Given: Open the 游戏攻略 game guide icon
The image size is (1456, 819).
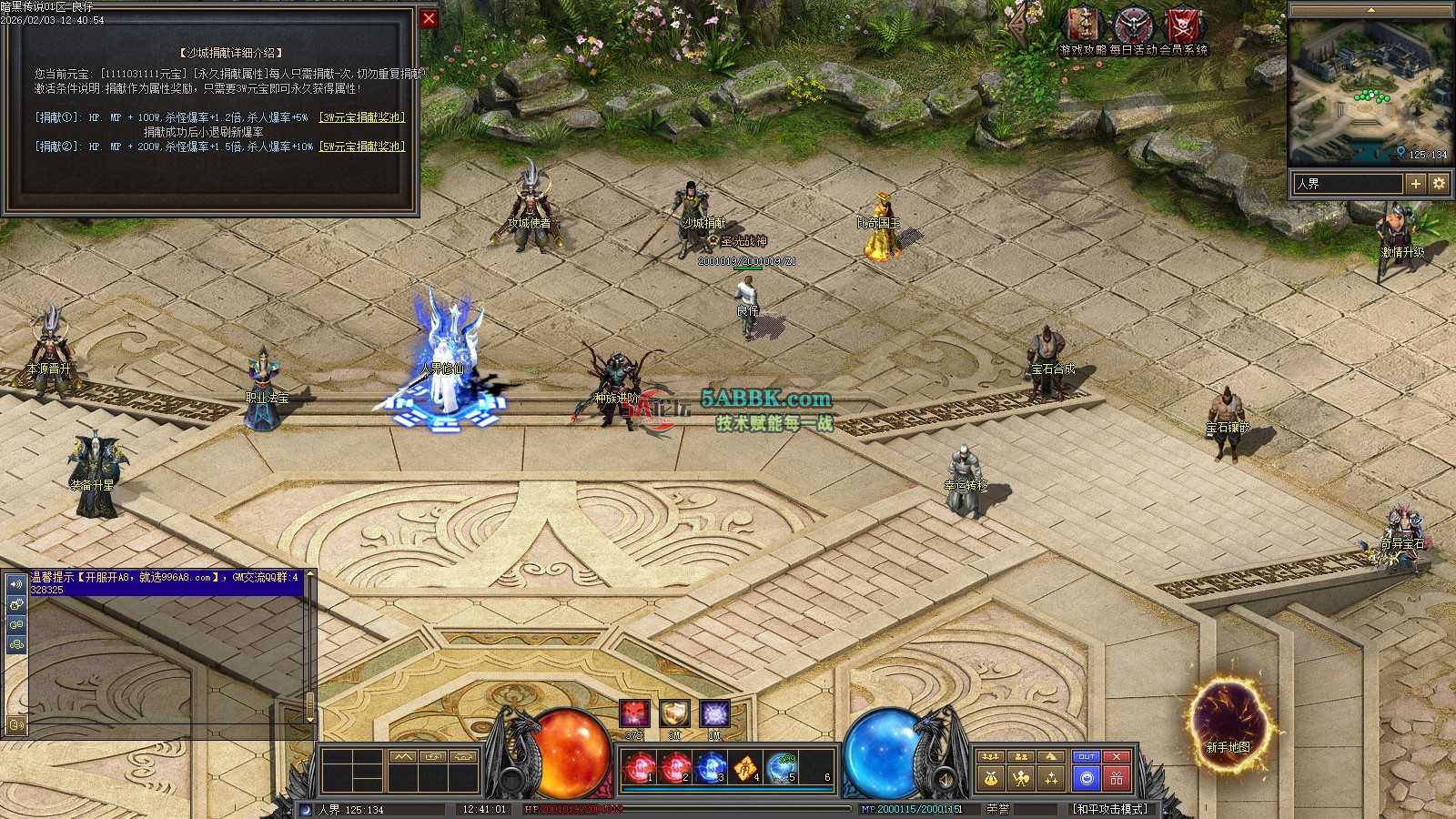Looking at the screenshot, I should coord(1083,27).
